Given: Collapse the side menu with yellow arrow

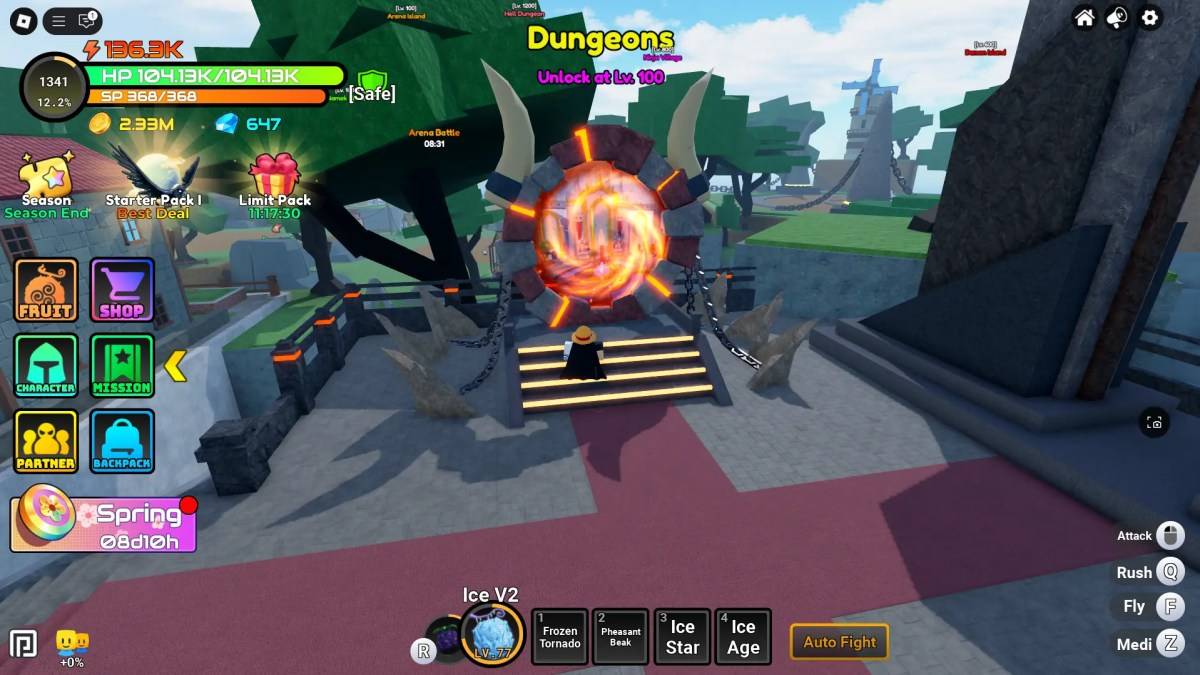Looking at the screenshot, I should (175, 366).
